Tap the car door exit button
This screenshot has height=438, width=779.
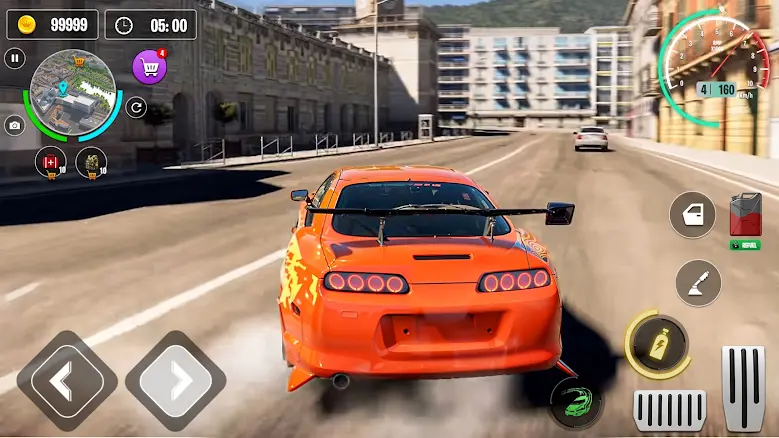click(692, 215)
